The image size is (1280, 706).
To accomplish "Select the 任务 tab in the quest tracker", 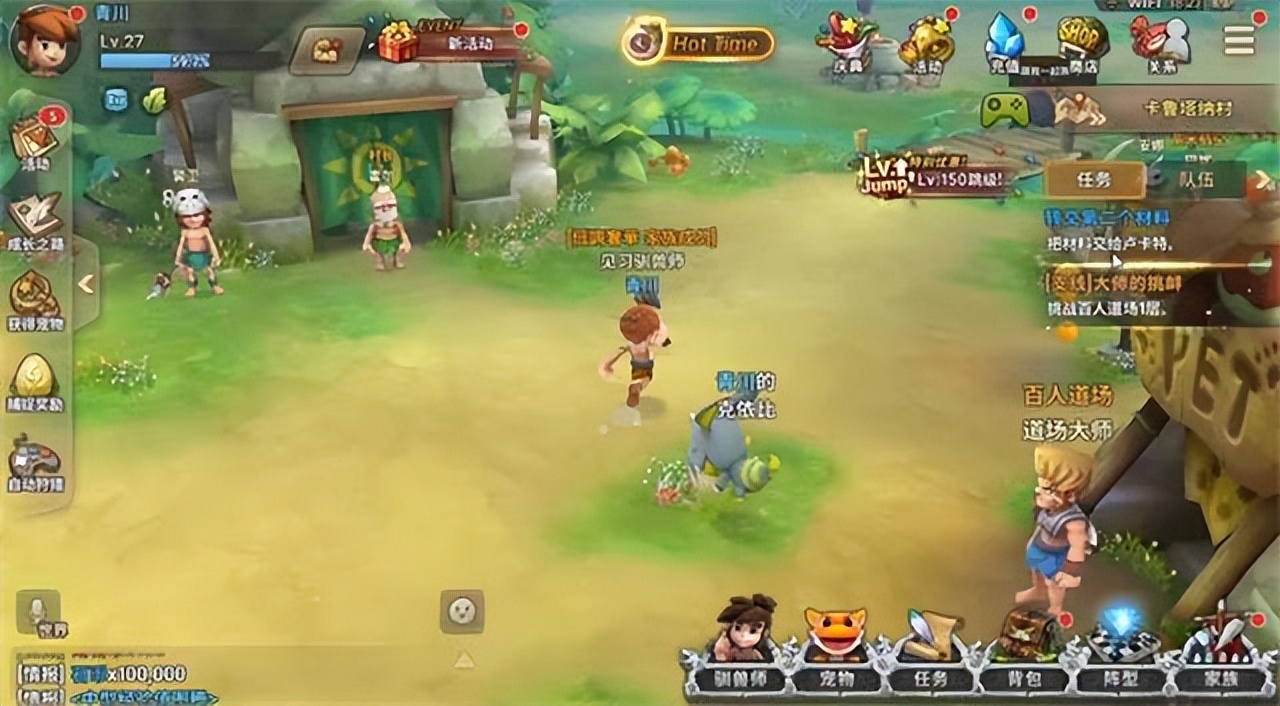I will 1094,181.
